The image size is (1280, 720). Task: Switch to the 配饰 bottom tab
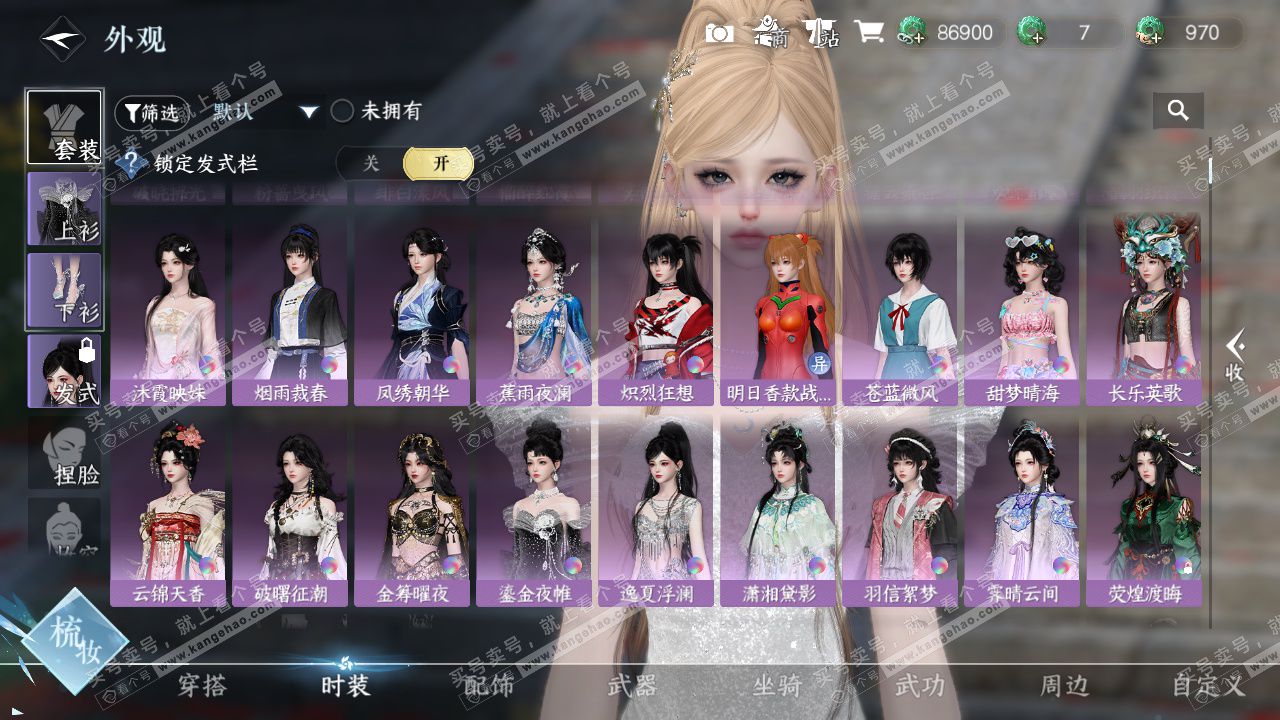click(x=489, y=686)
